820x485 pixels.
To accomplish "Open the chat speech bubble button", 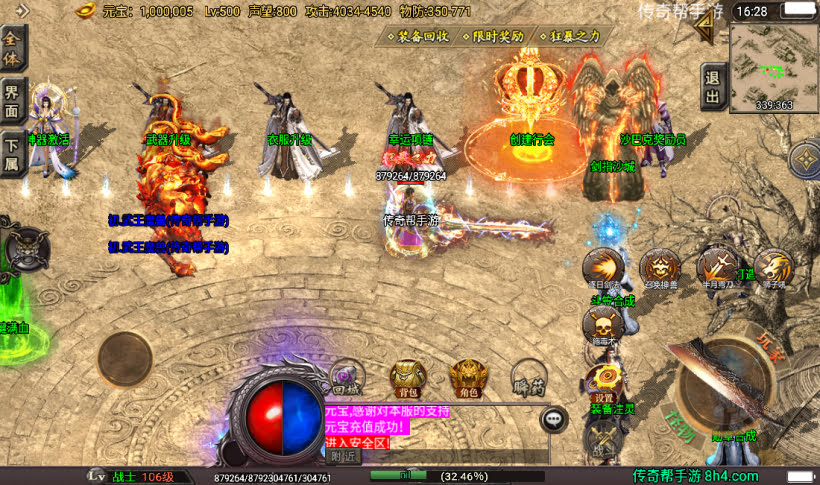I will click(x=555, y=419).
